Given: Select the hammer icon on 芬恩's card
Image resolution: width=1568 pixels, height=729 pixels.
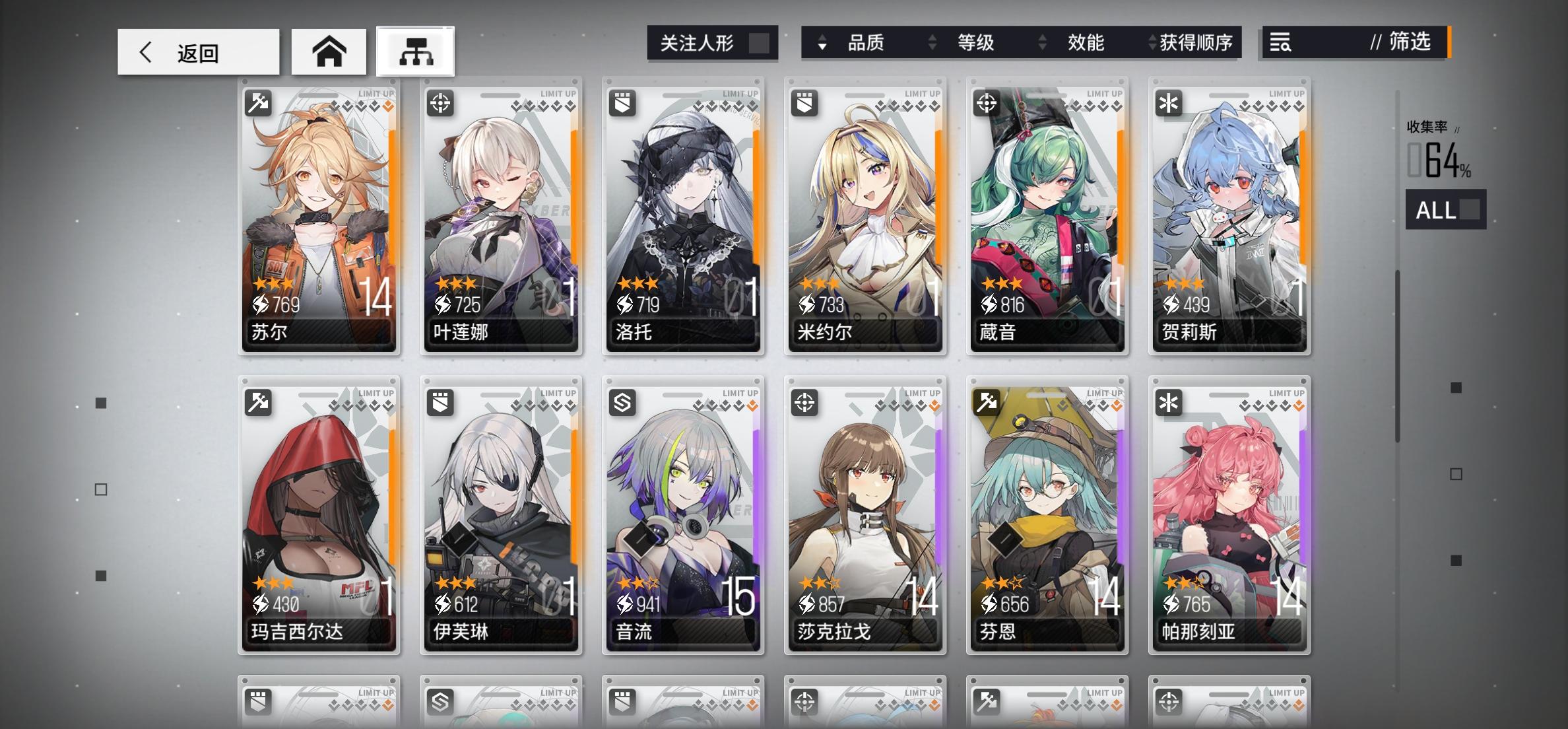Looking at the screenshot, I should (x=986, y=401).
